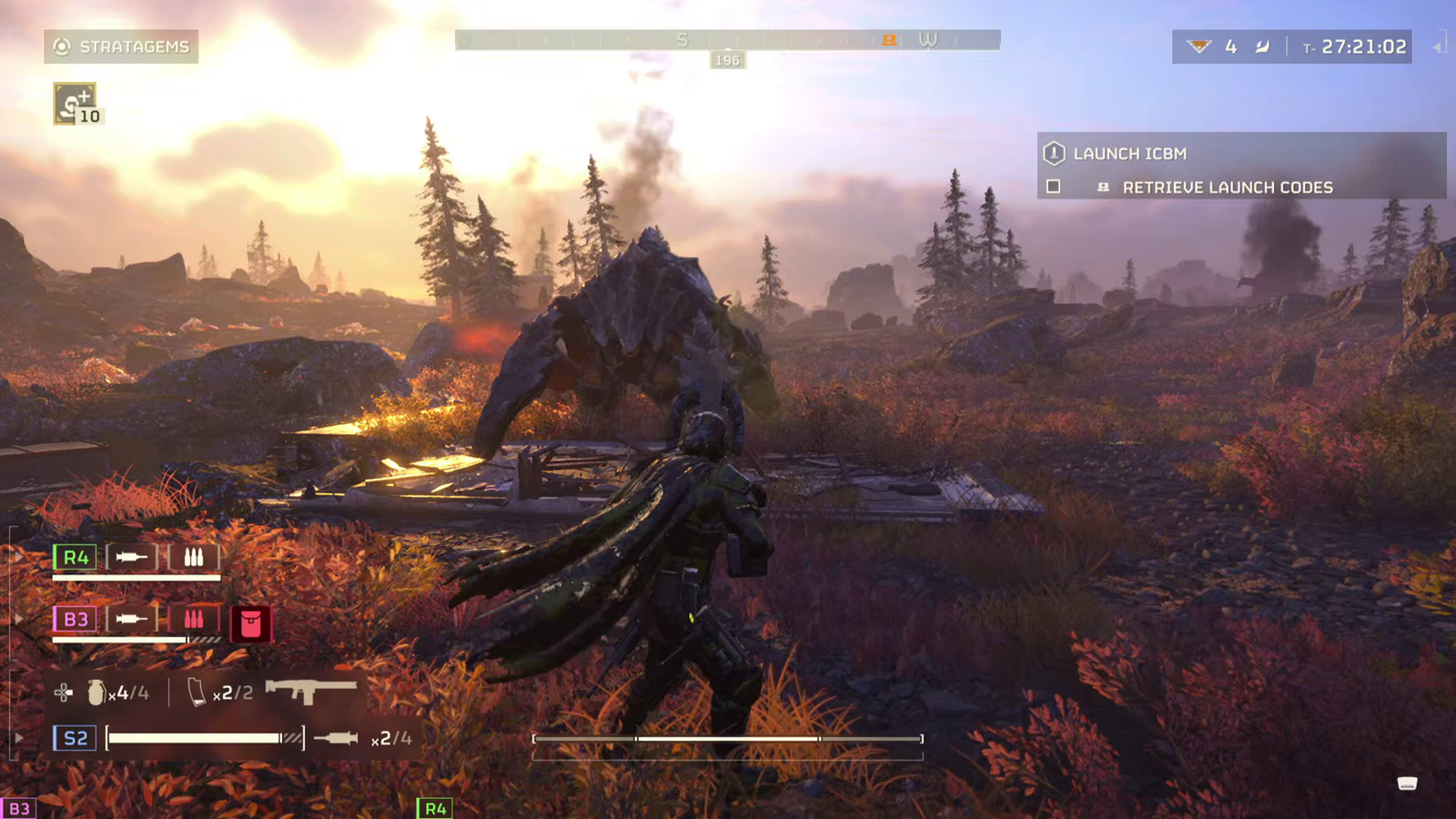Open the Stratagems menu
The width and height of the screenshot is (1456, 819).
(121, 46)
